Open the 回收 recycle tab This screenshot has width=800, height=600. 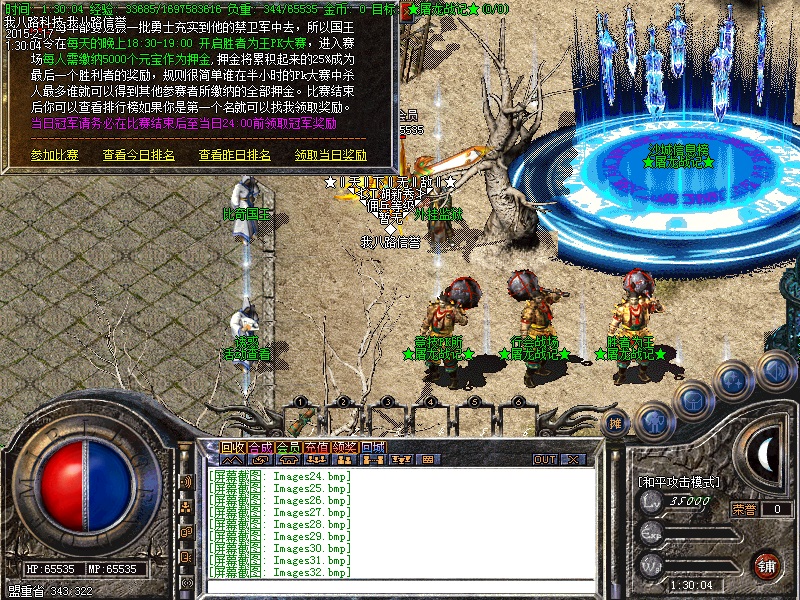233,447
